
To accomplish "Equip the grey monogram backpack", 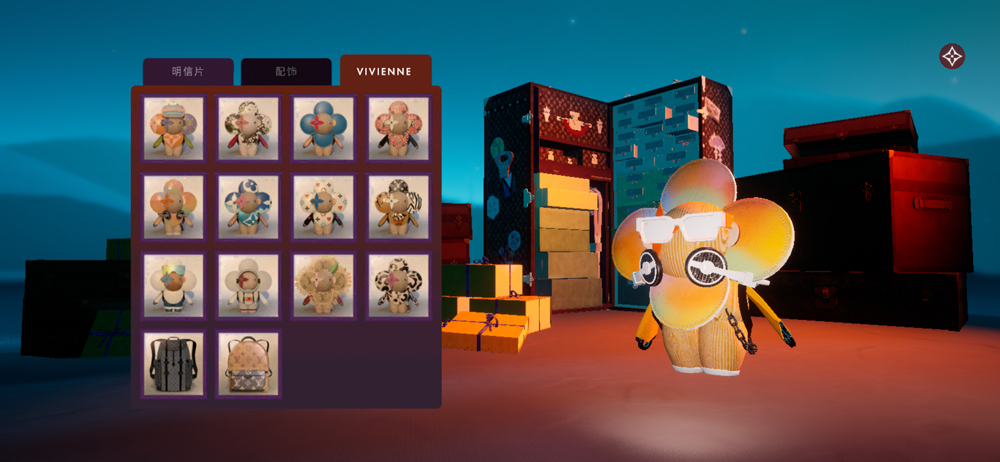I will coord(174,364).
